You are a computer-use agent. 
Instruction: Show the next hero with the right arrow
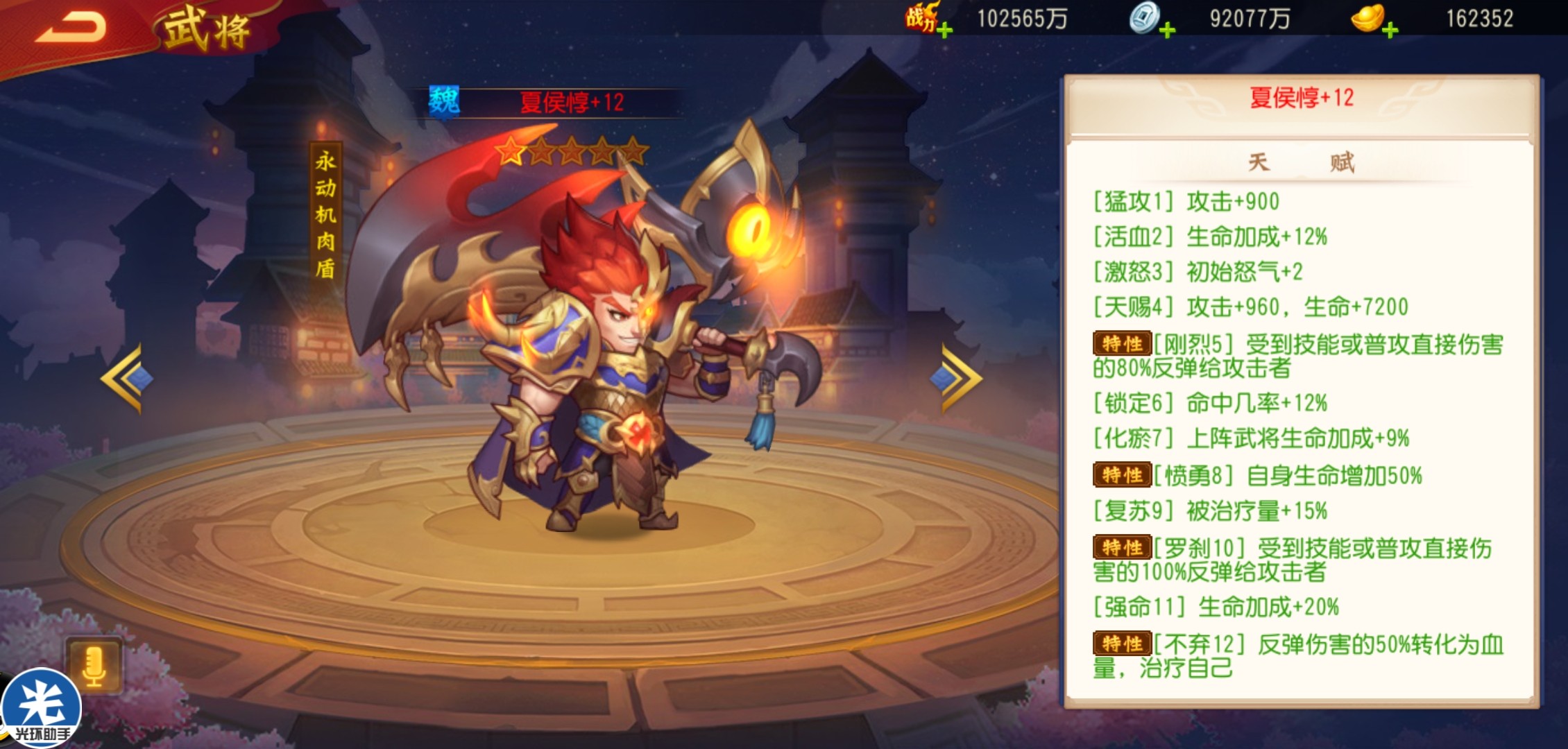click(961, 379)
